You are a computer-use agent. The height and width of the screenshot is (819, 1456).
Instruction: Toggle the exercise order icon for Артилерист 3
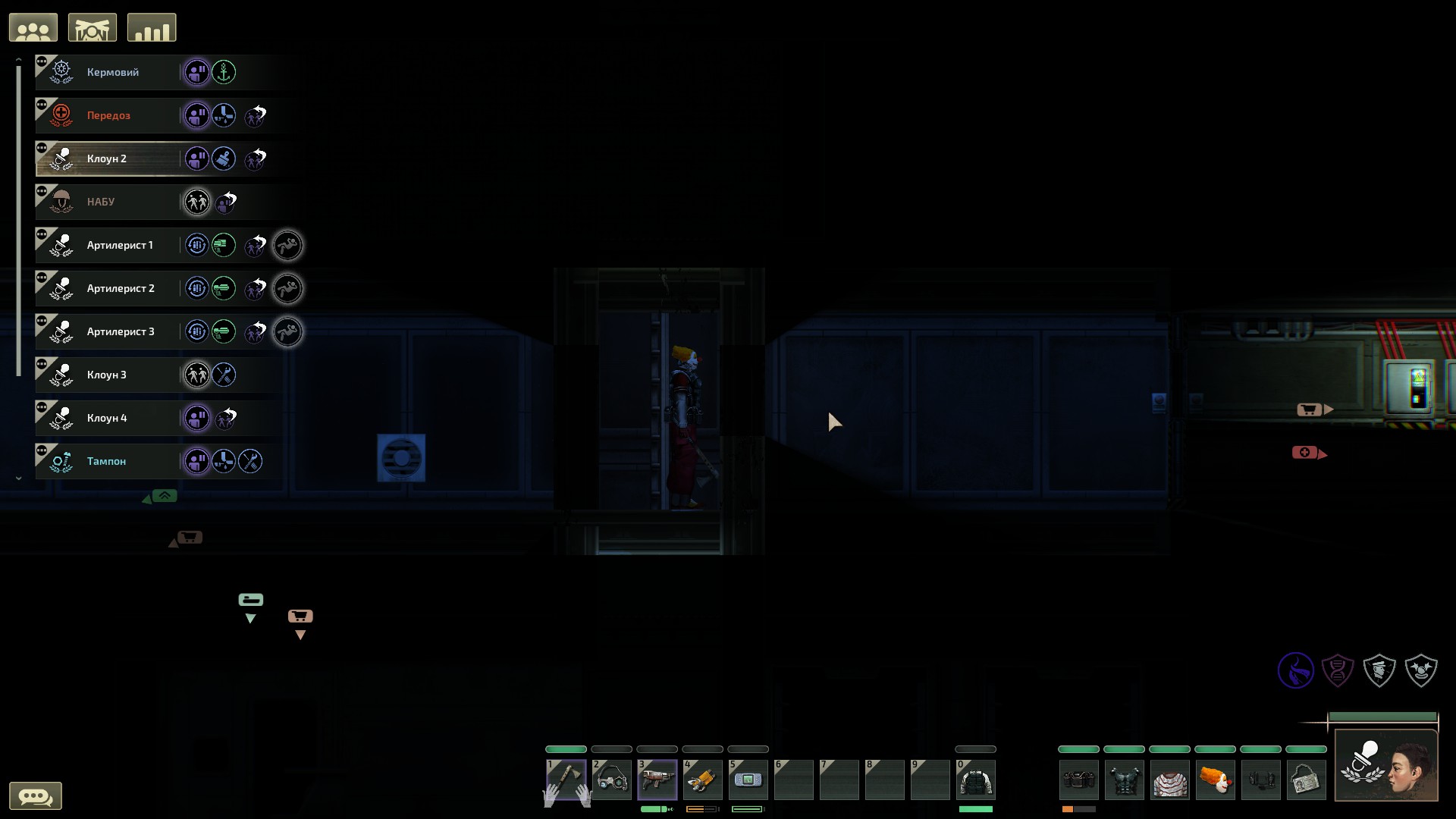click(288, 331)
